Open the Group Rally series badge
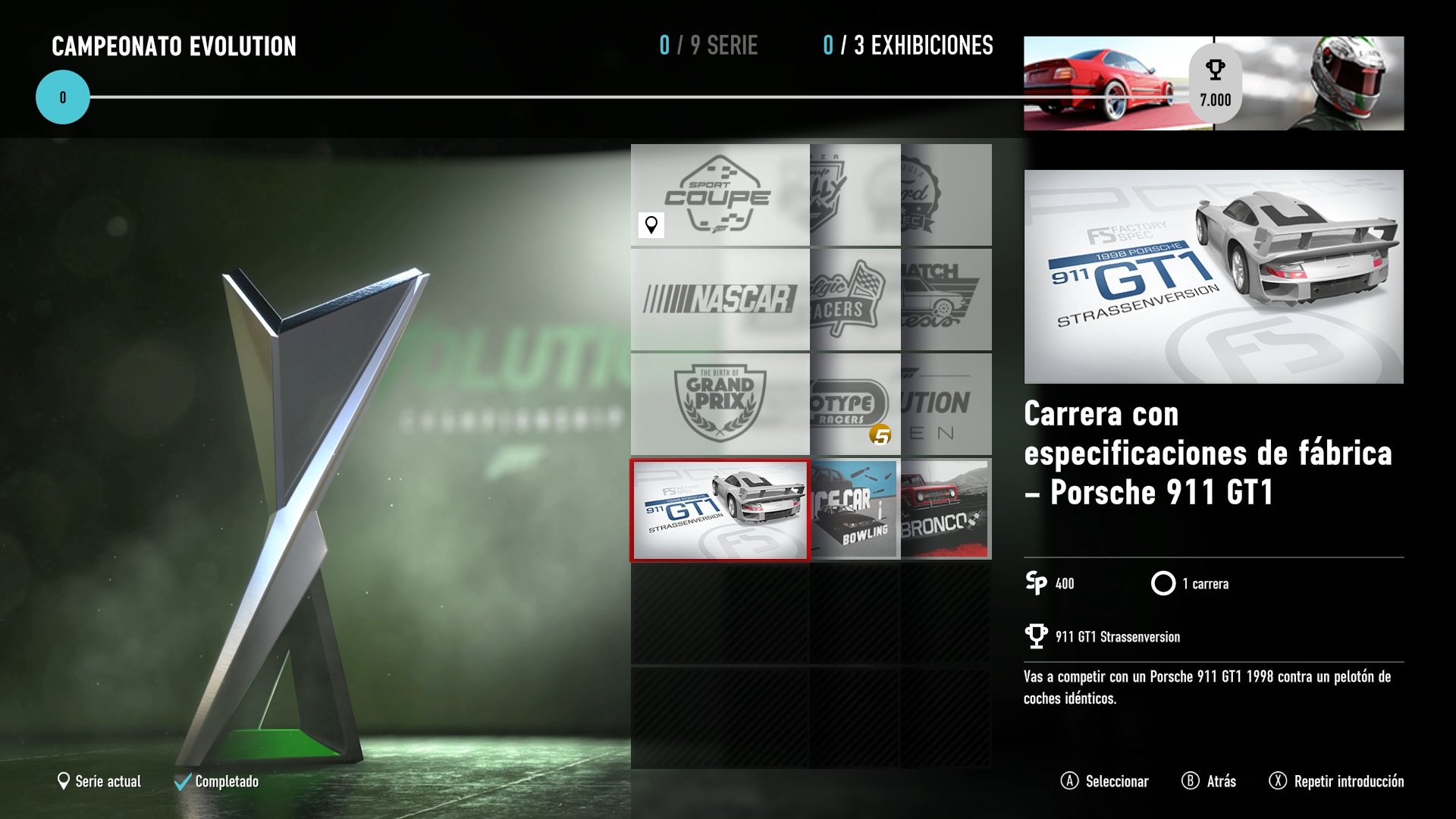 click(x=854, y=194)
